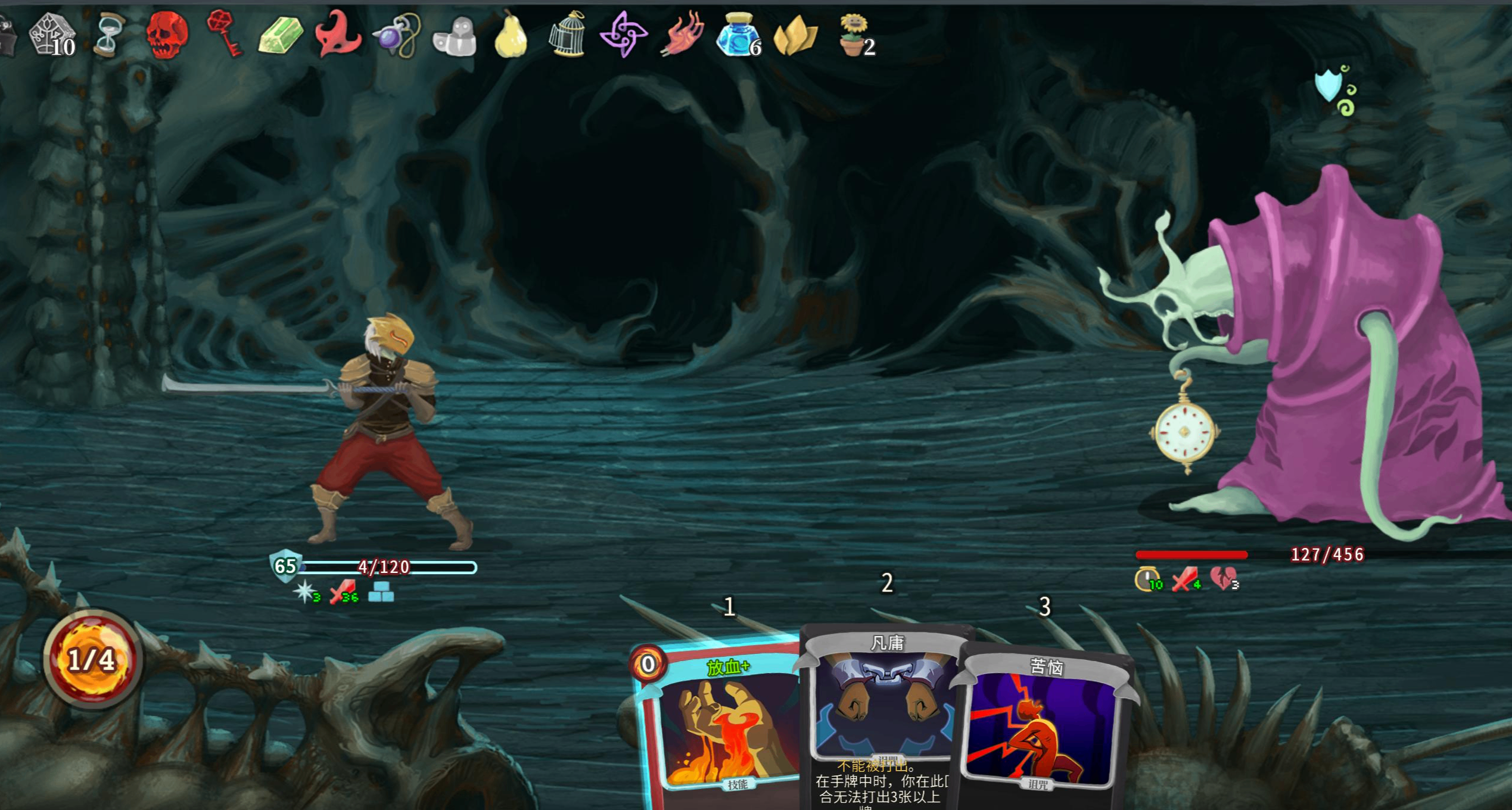
Task: Inspect the red skull relic
Action: 167,36
